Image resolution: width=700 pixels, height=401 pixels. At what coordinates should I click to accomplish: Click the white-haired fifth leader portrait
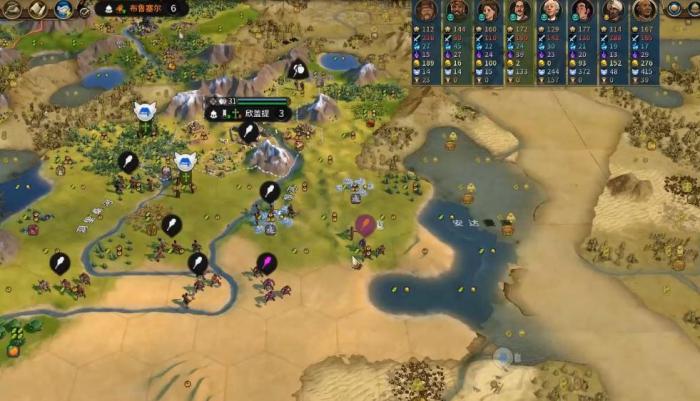[550, 11]
